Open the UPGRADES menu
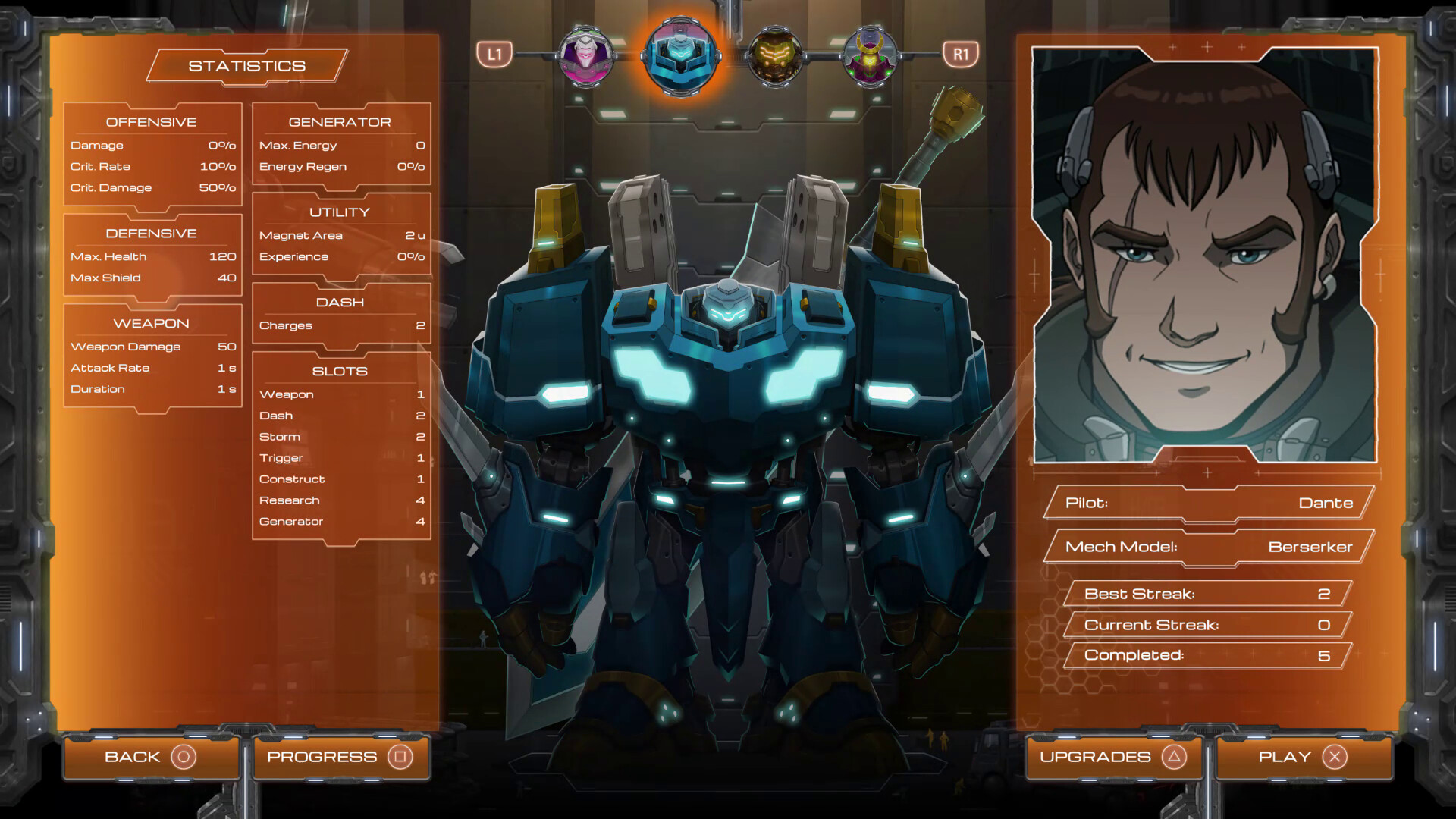Image resolution: width=1456 pixels, height=819 pixels. (x=1112, y=757)
